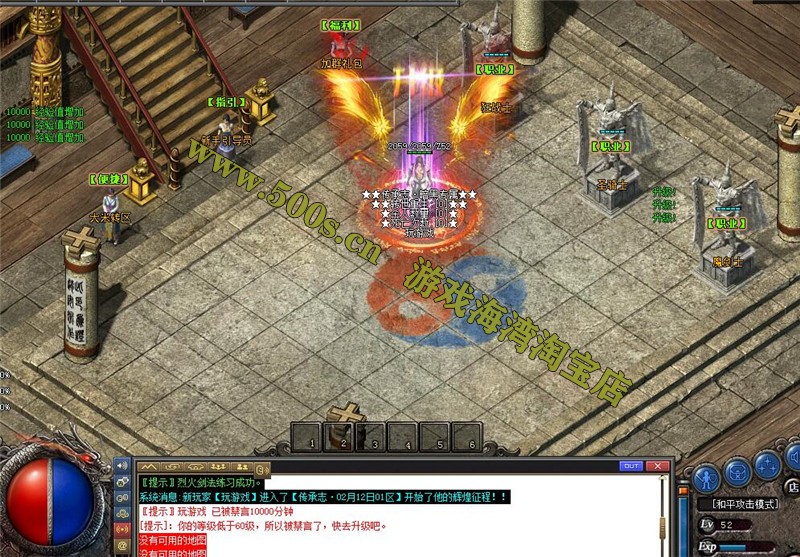Close the chat window with the red X

(x=658, y=466)
